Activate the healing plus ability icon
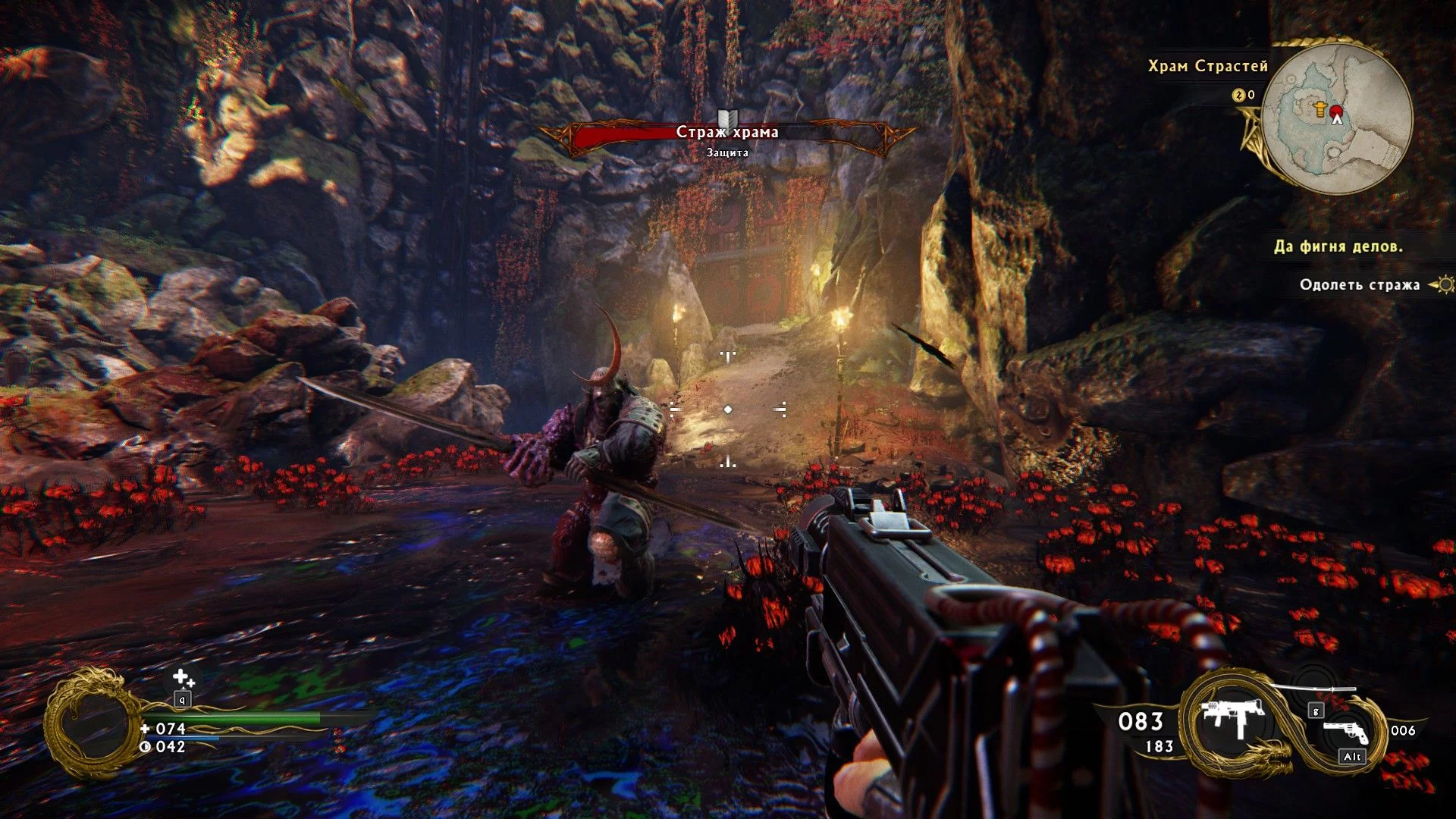 (182, 678)
